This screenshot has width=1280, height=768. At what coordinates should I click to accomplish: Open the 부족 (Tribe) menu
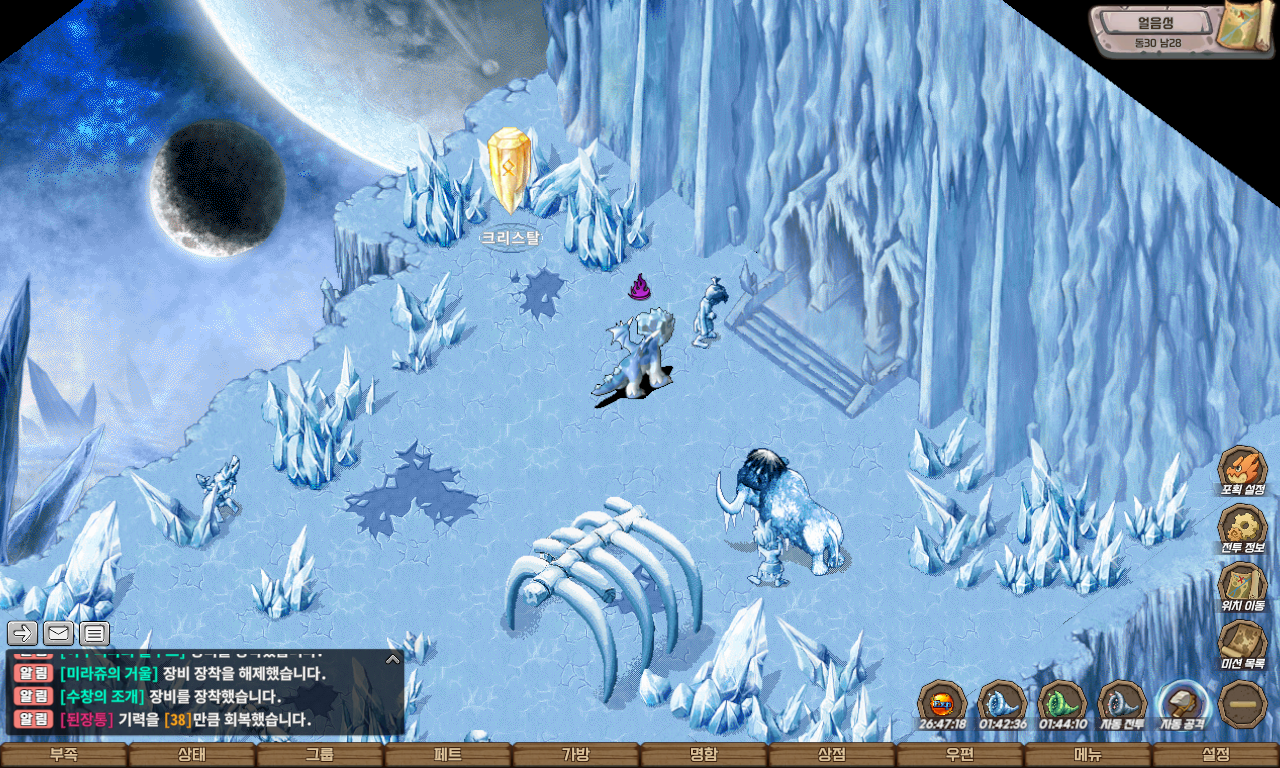click(64, 755)
